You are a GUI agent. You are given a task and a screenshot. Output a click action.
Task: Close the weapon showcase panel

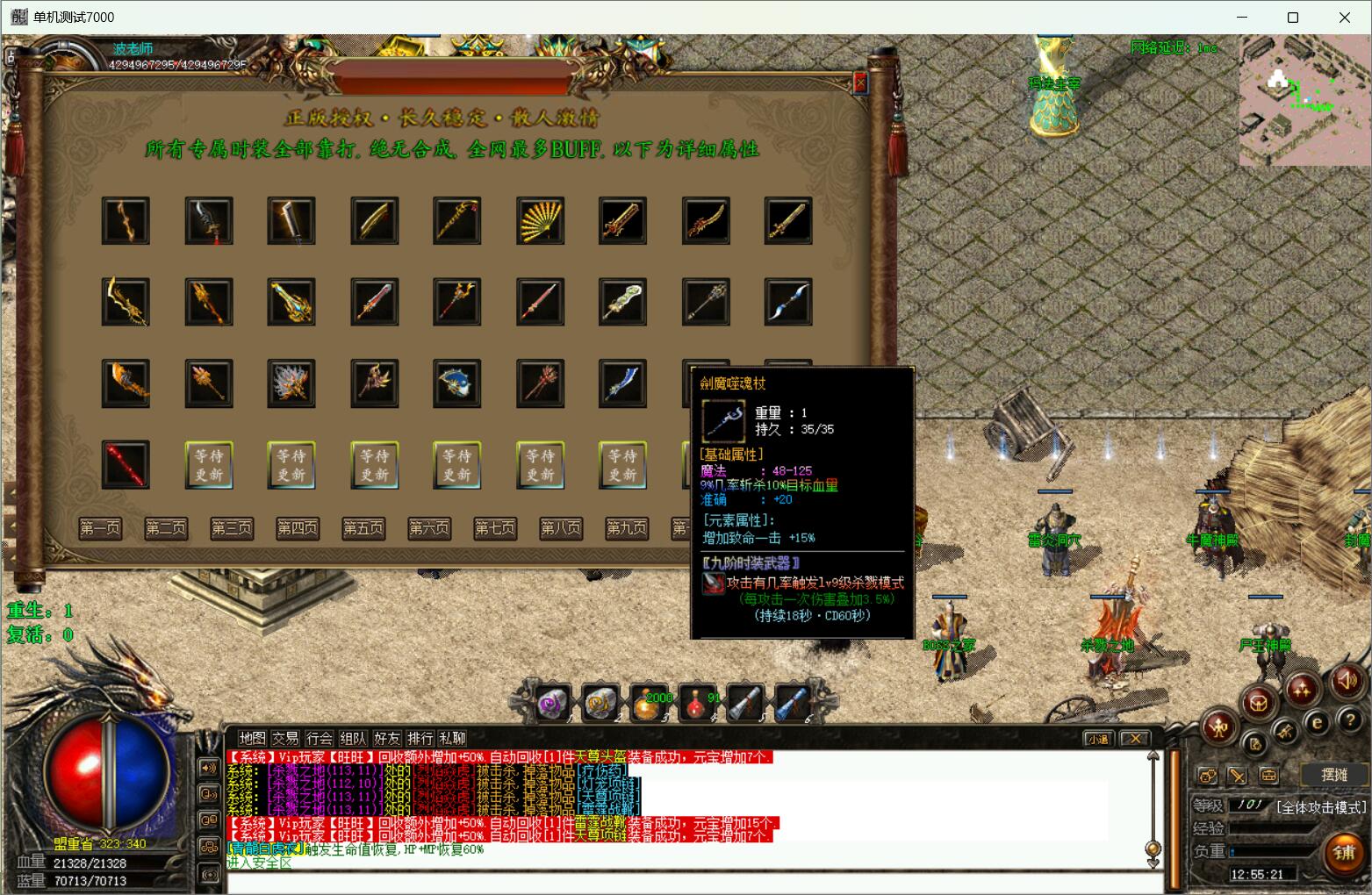pyautogui.click(x=860, y=82)
